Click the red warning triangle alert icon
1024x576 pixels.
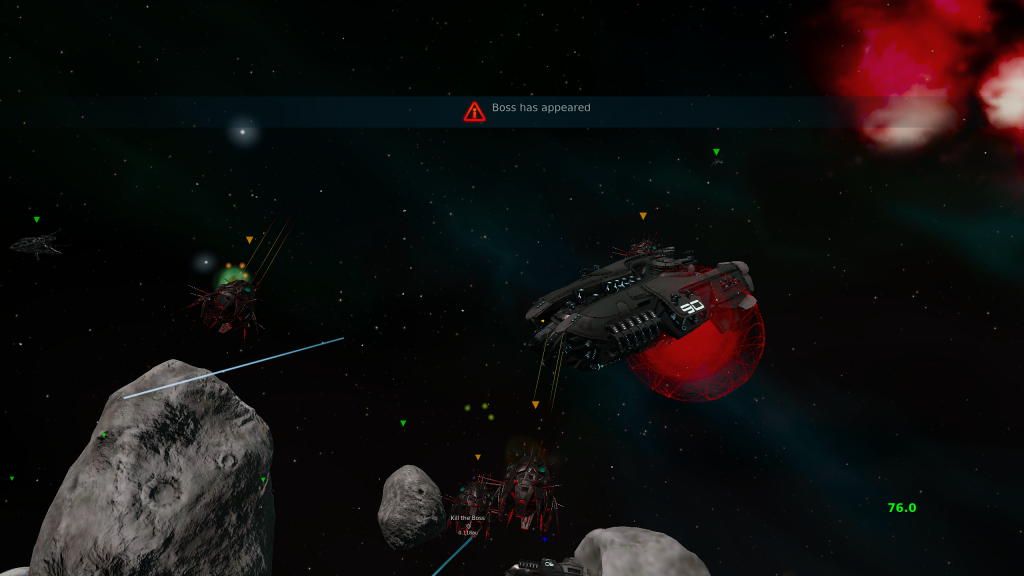[x=474, y=110]
